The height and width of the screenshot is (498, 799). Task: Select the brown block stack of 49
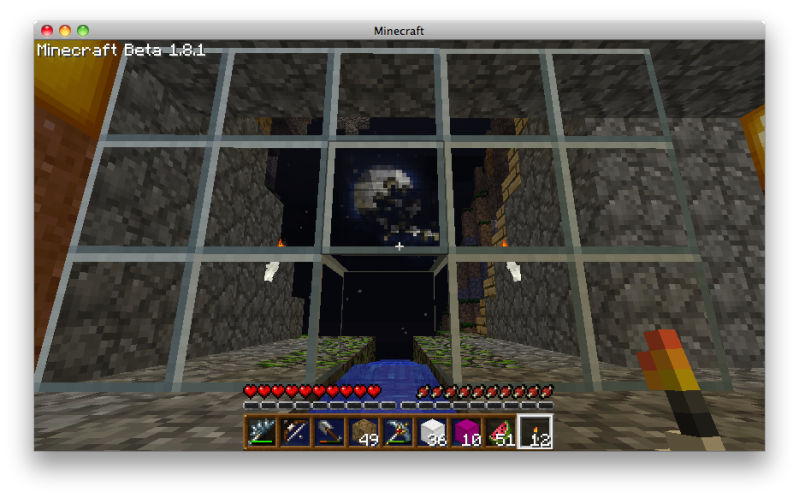pyautogui.click(x=364, y=432)
